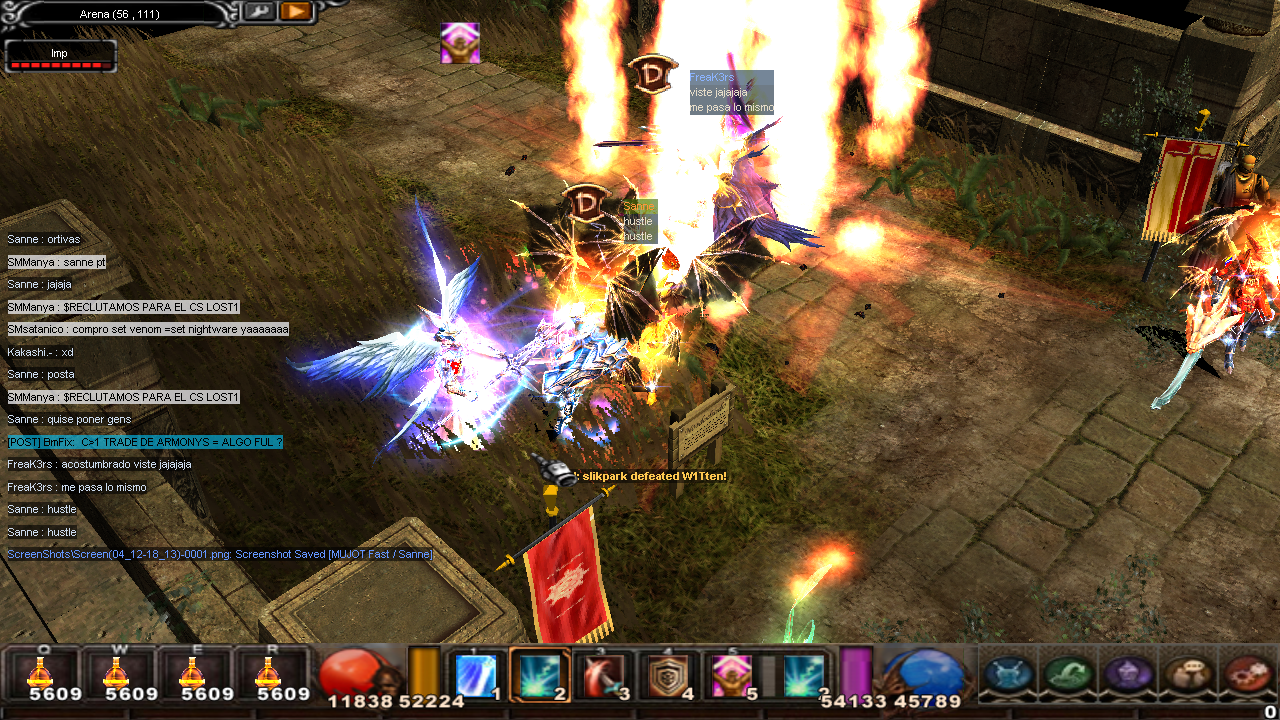This screenshot has height=720, width=1280.
Task: Select the Imp pet status panel
Action: (x=60, y=57)
